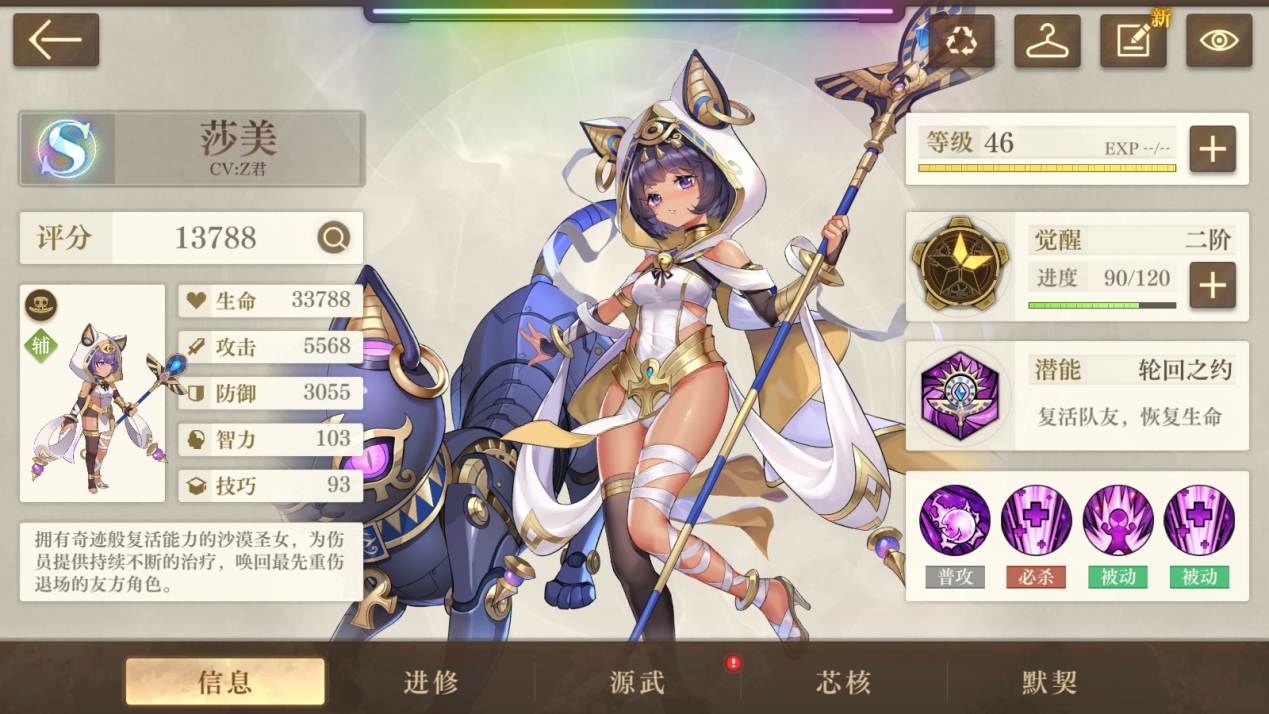Click the chibi character portrait thumbnail
Viewport: 1269px width, 714px height.
click(x=93, y=410)
